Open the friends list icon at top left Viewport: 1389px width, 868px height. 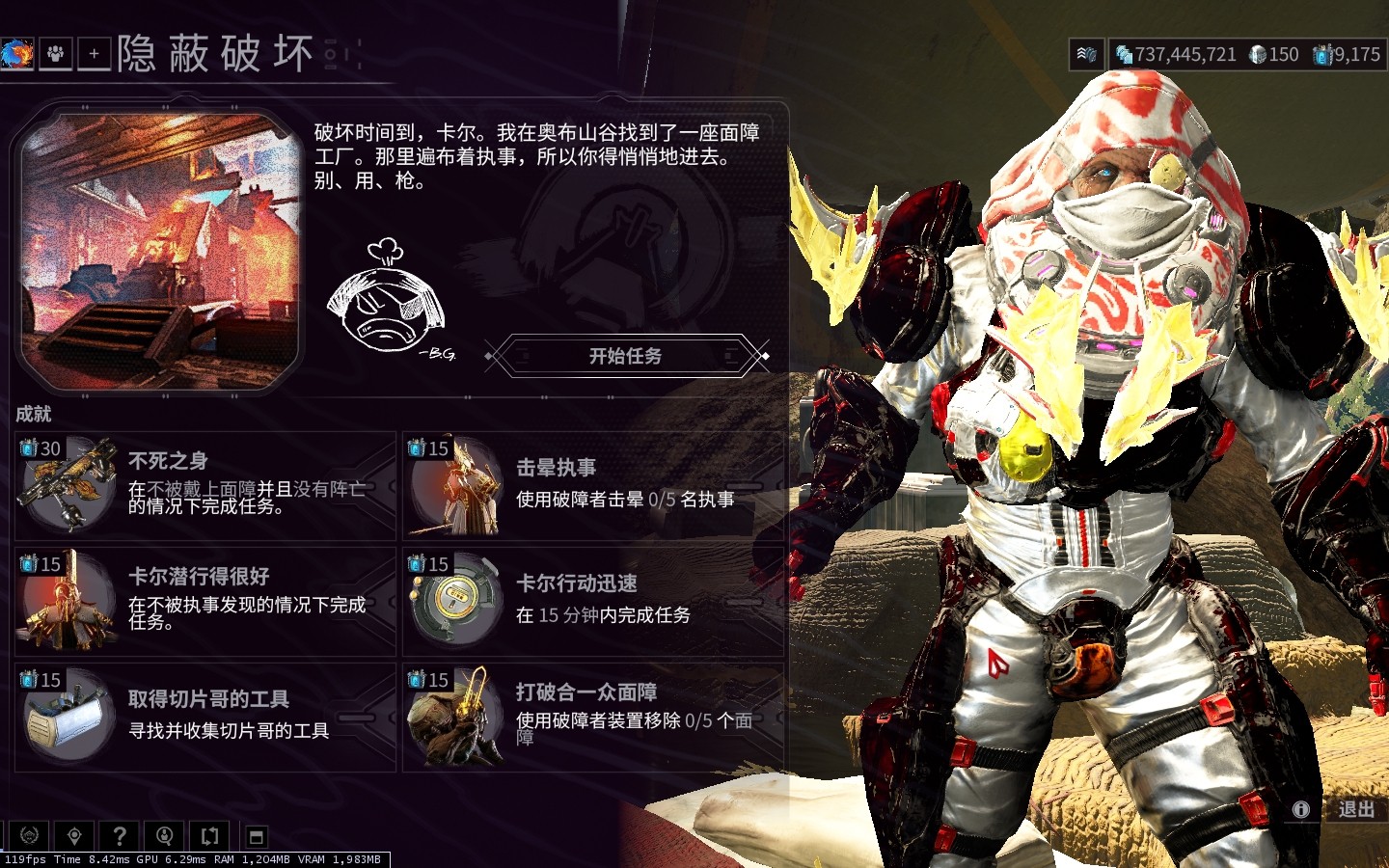(x=55, y=53)
